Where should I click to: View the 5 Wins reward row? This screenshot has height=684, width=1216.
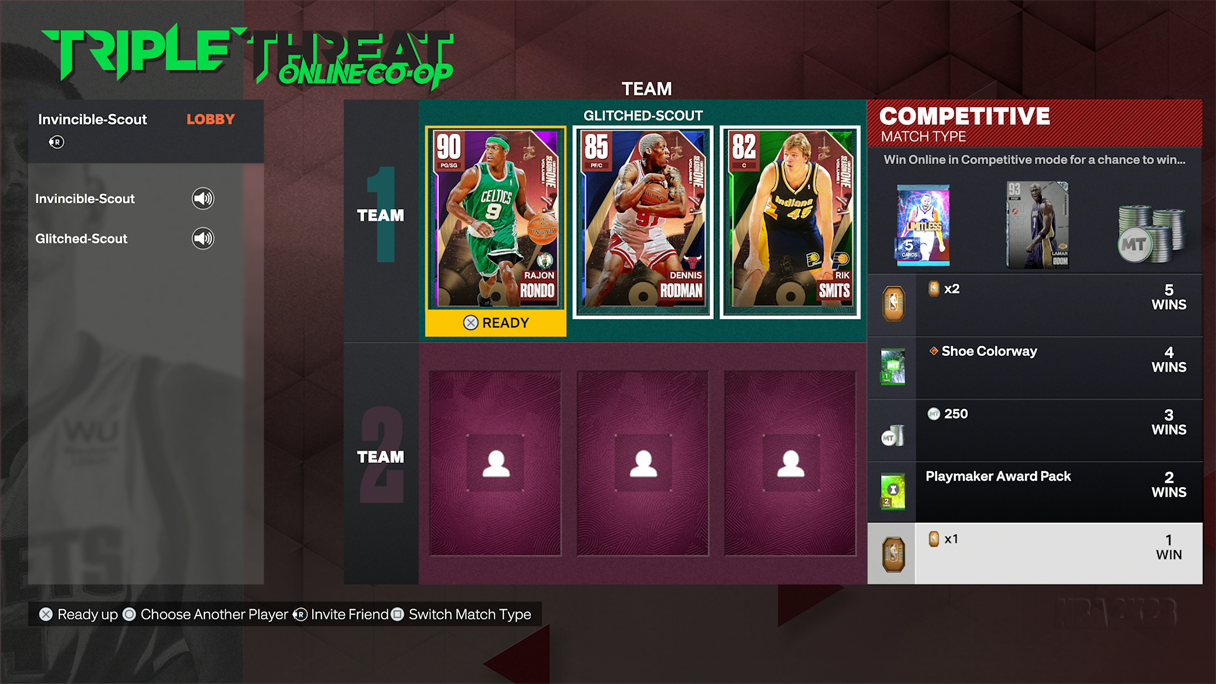[x=1034, y=304]
